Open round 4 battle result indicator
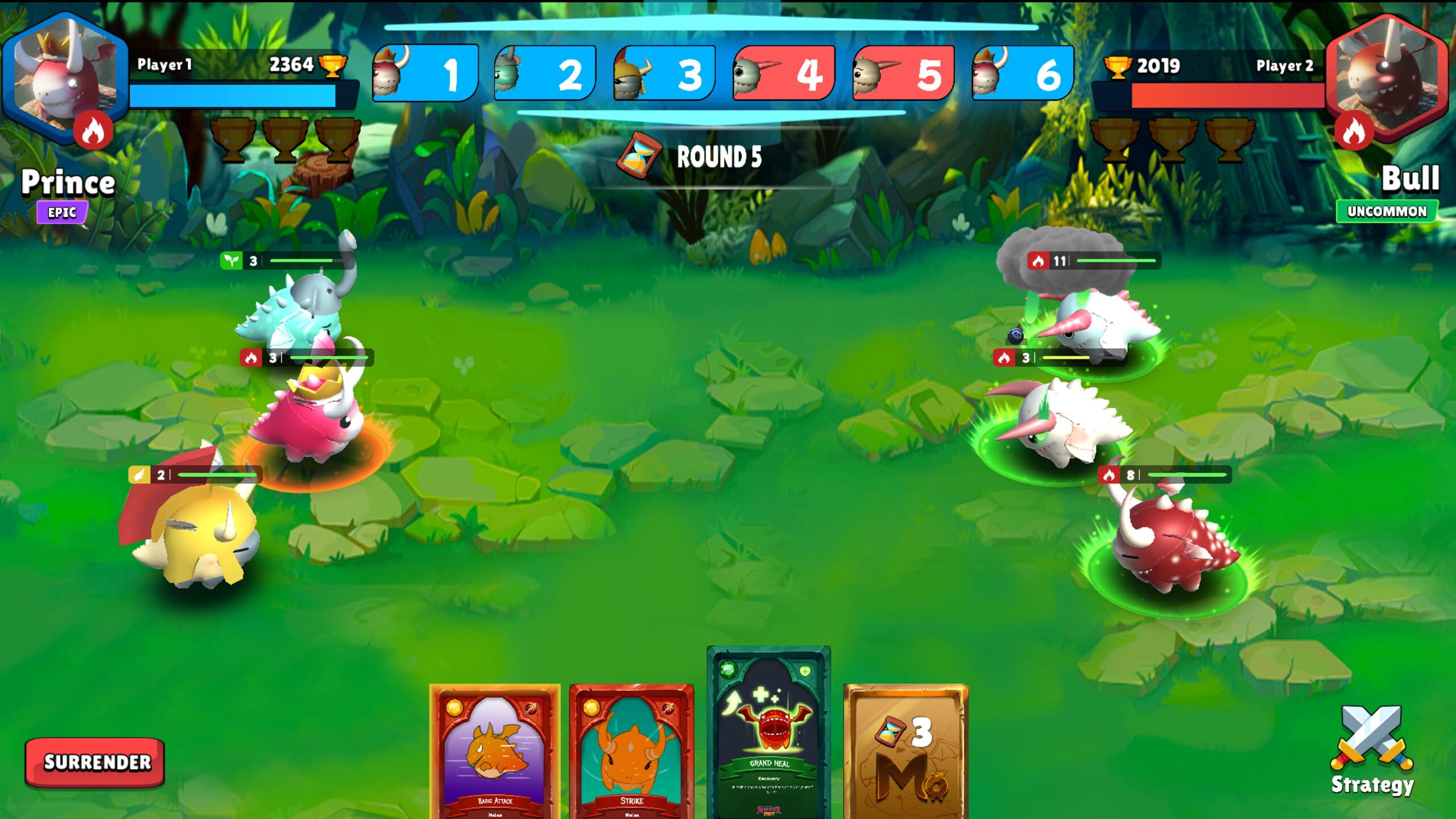This screenshot has height=819, width=1456. [x=785, y=74]
